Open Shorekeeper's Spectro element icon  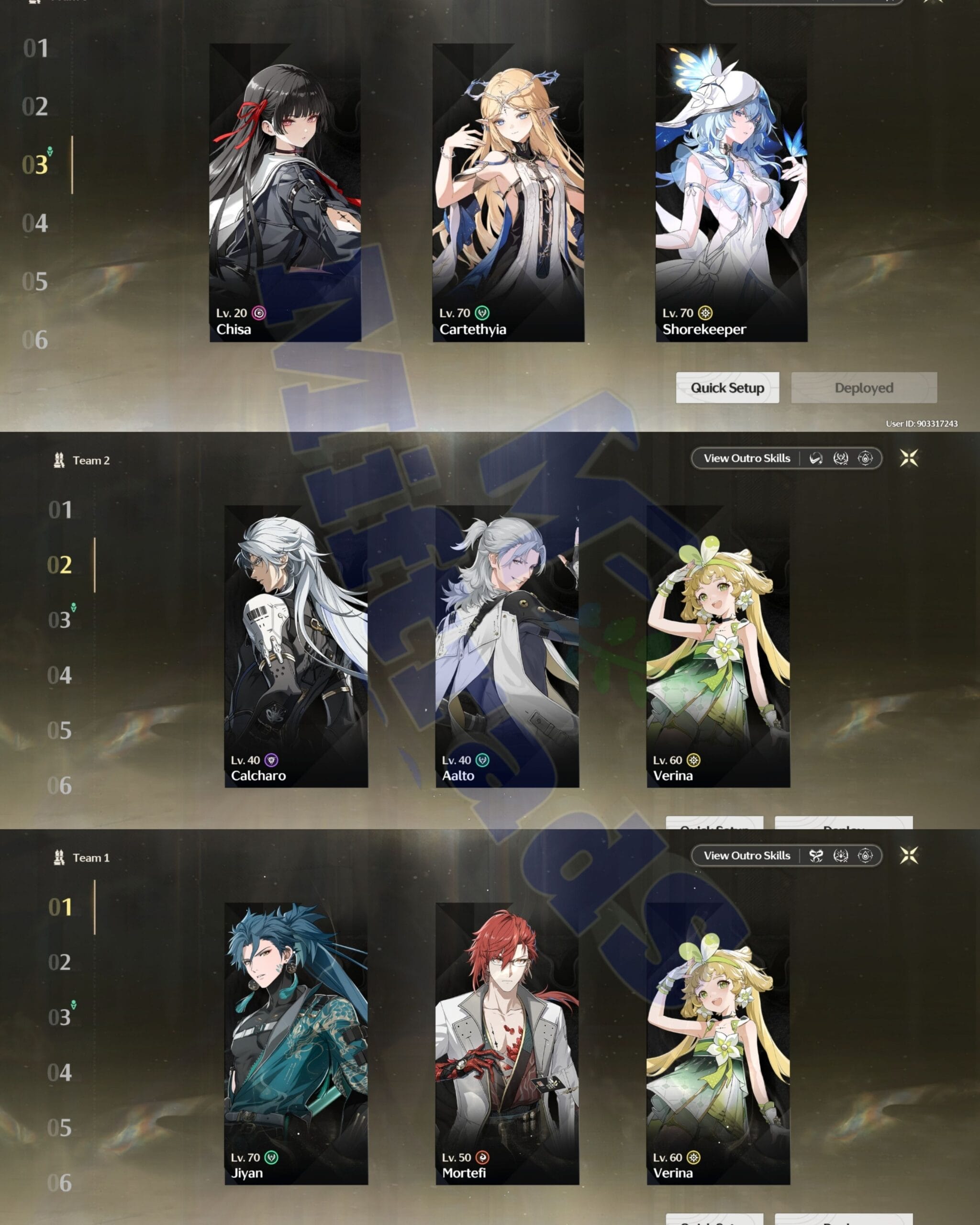click(705, 312)
